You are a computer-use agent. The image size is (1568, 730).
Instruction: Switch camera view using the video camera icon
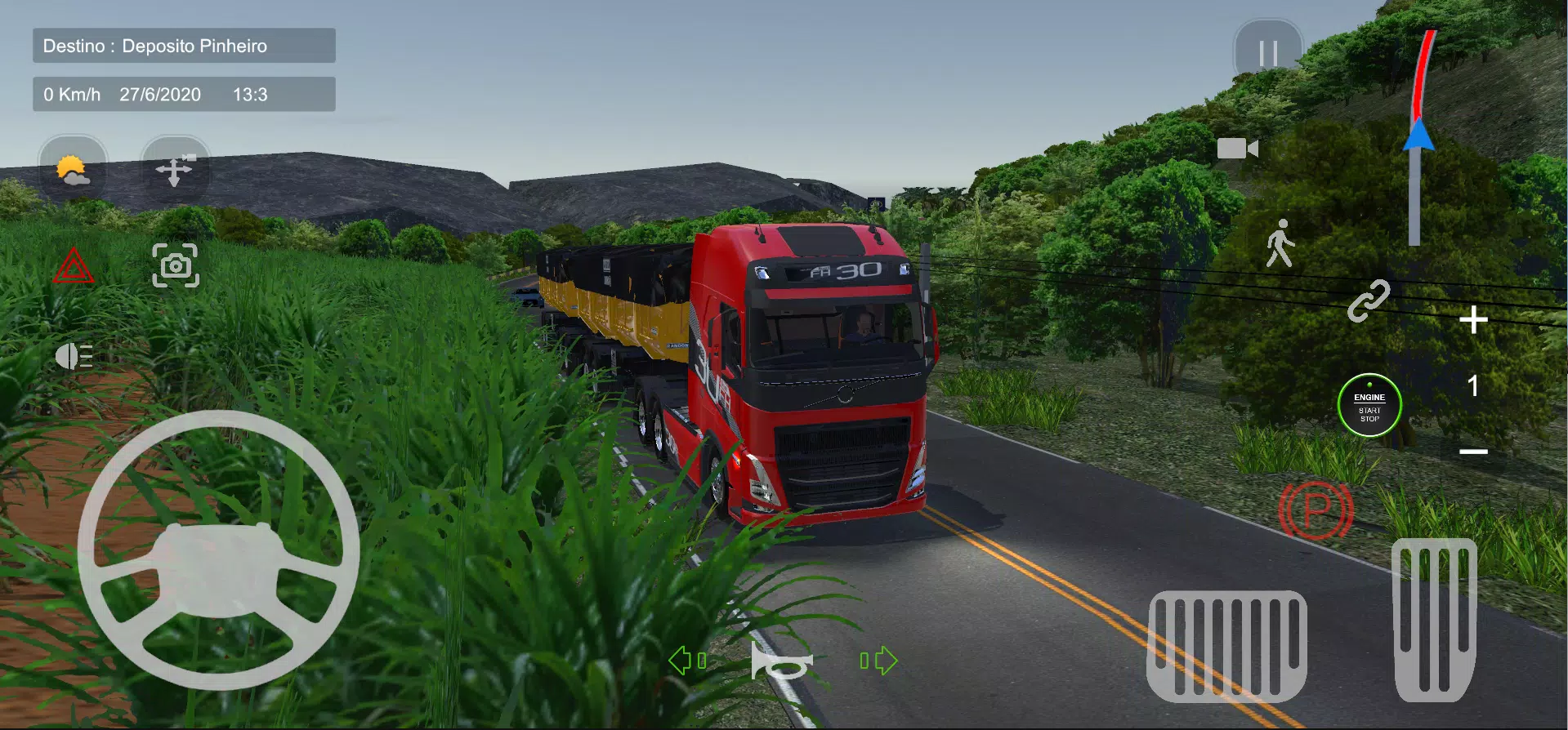(1239, 149)
